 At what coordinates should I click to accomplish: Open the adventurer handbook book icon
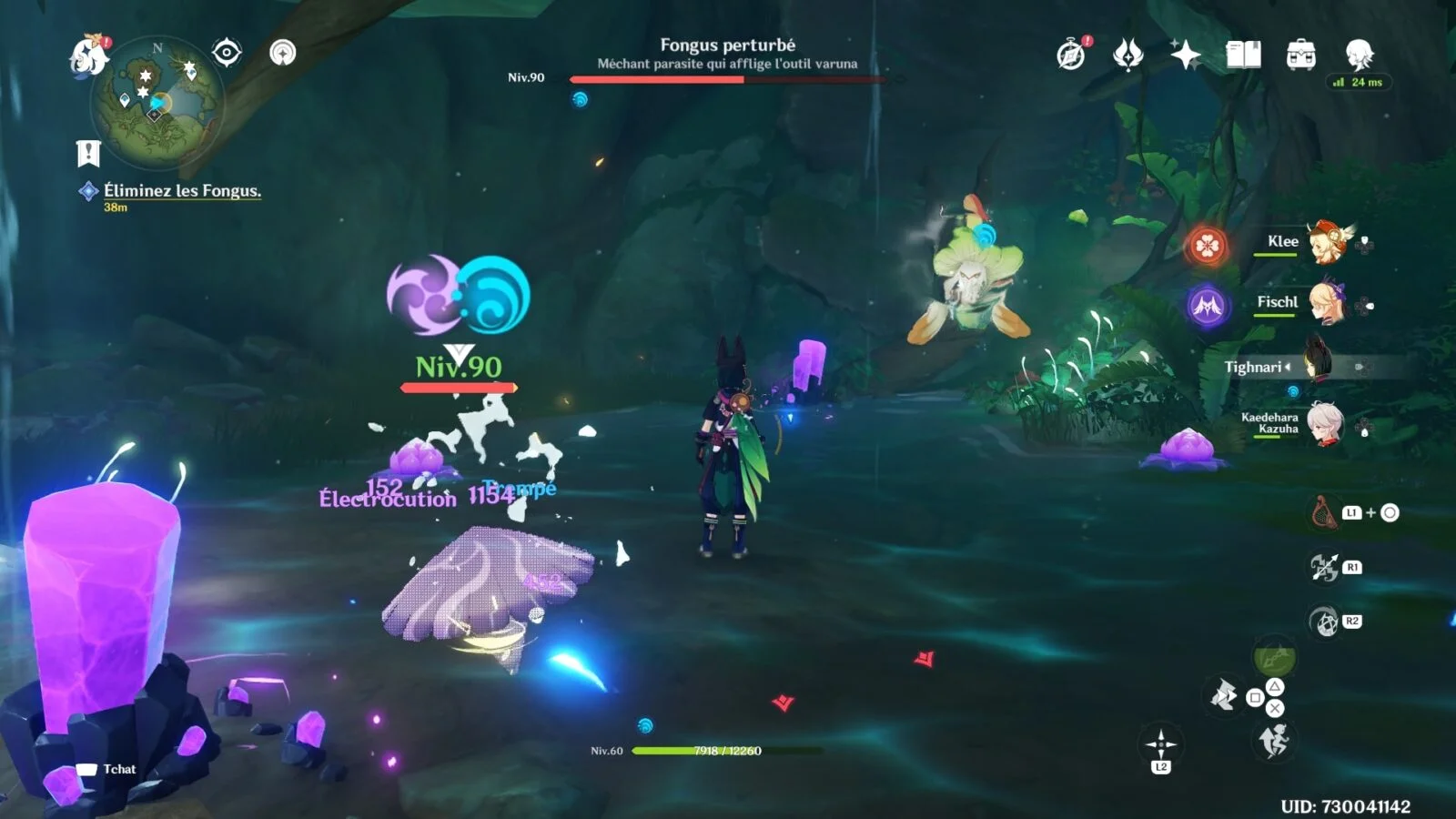pyautogui.click(x=1243, y=55)
